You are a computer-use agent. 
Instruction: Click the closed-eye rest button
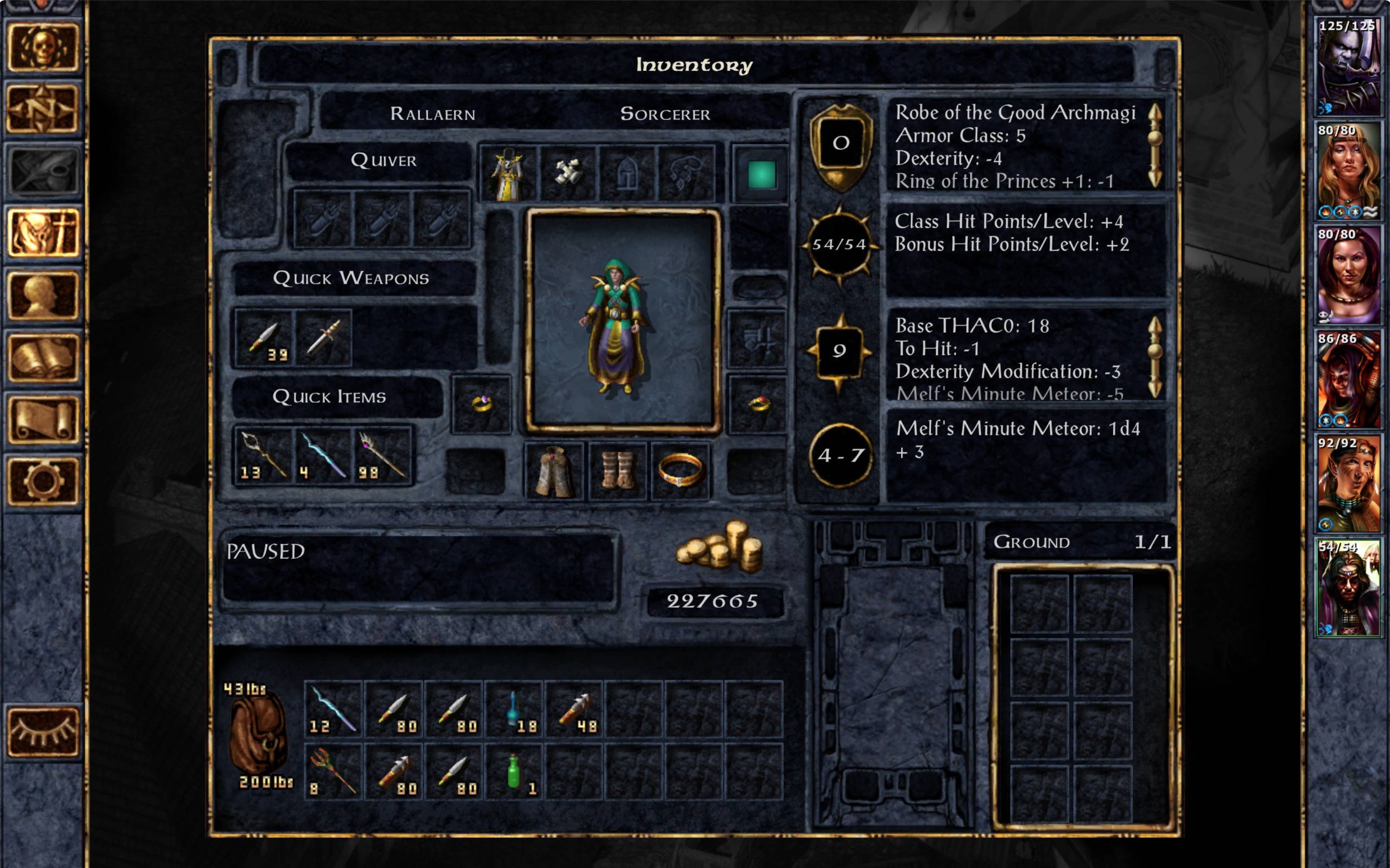pos(42,731)
